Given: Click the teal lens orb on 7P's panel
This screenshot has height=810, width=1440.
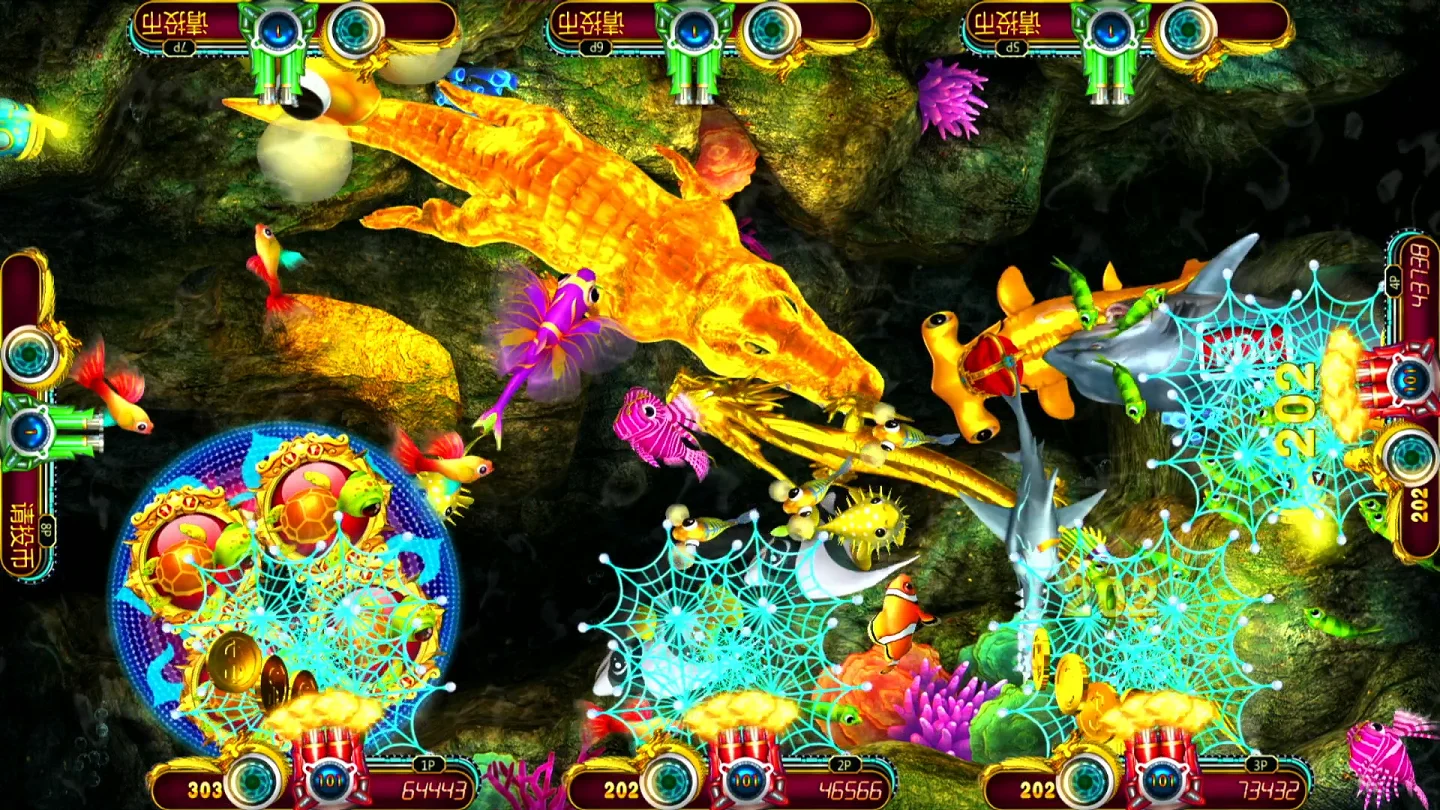Looking at the screenshot, I should point(355,32).
